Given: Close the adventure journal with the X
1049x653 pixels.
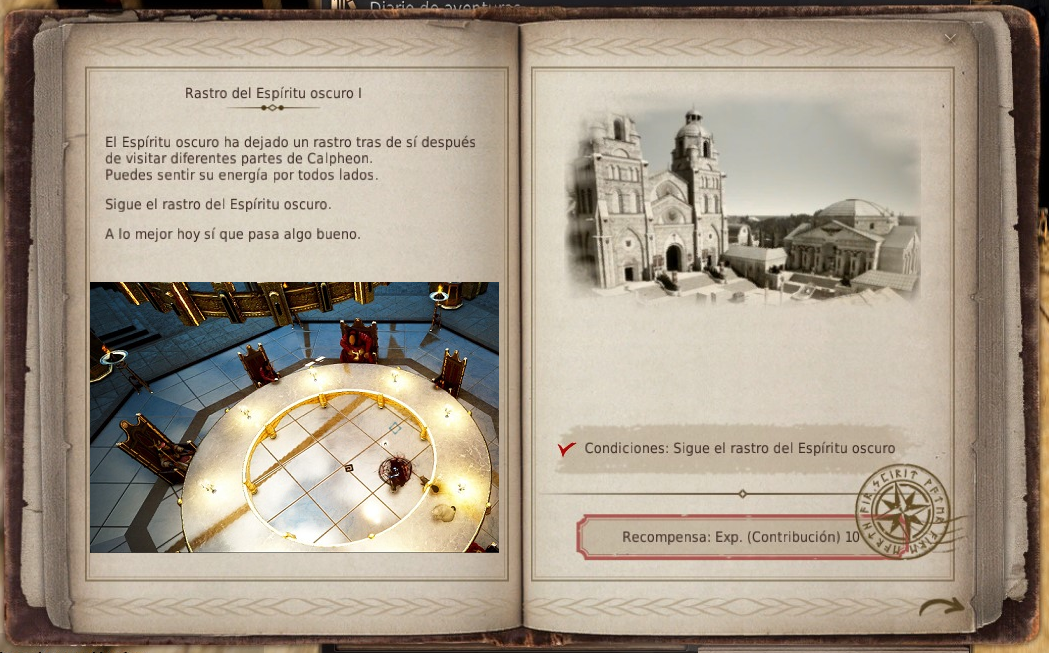Looking at the screenshot, I should click(950, 38).
